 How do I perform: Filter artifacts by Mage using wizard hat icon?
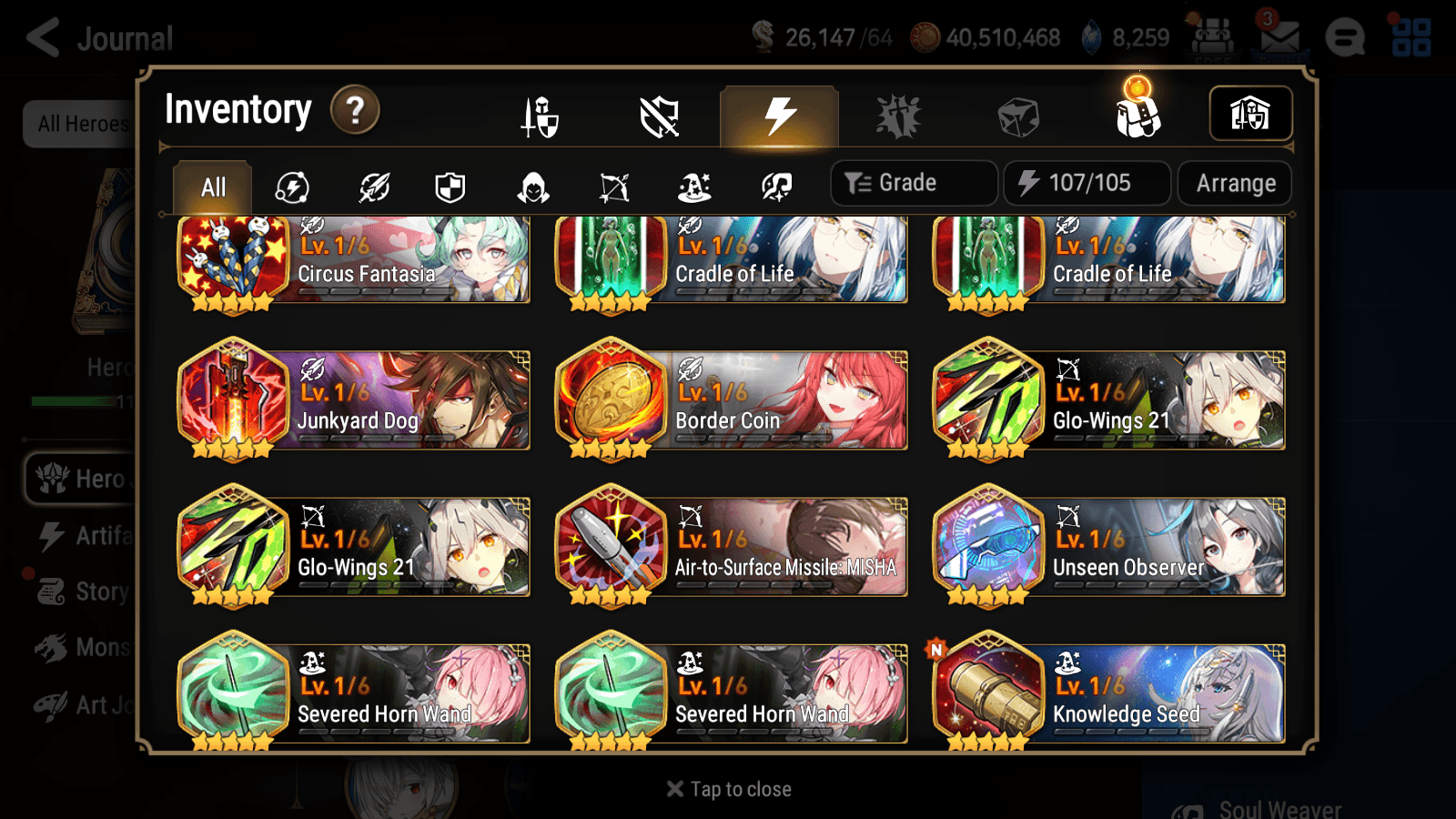point(696,187)
